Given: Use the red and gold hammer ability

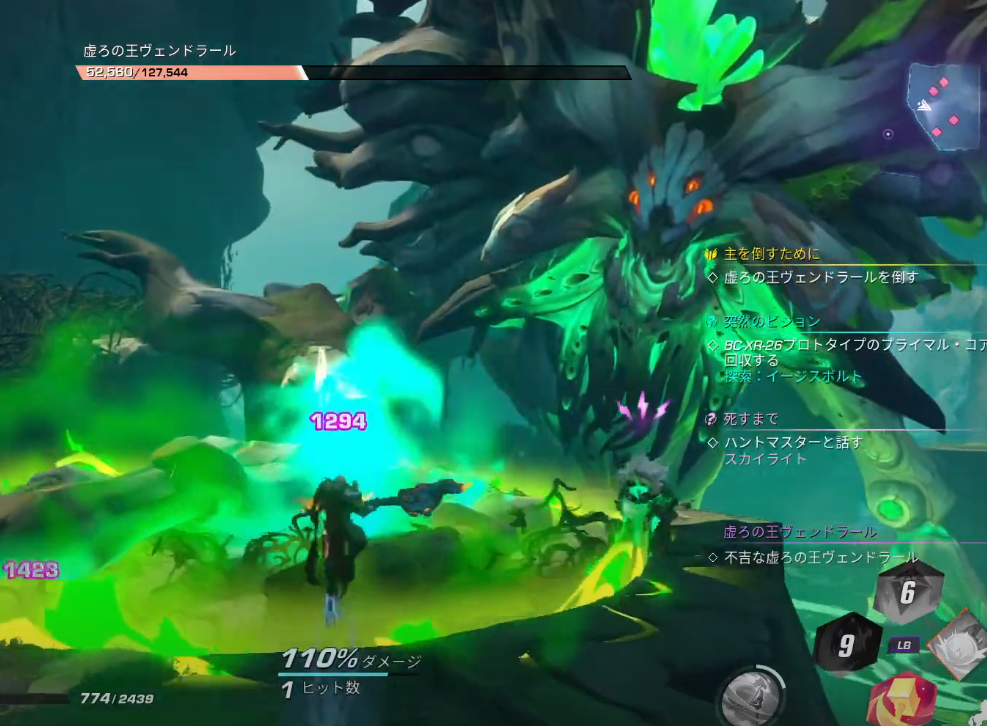Looking at the screenshot, I should [903, 700].
